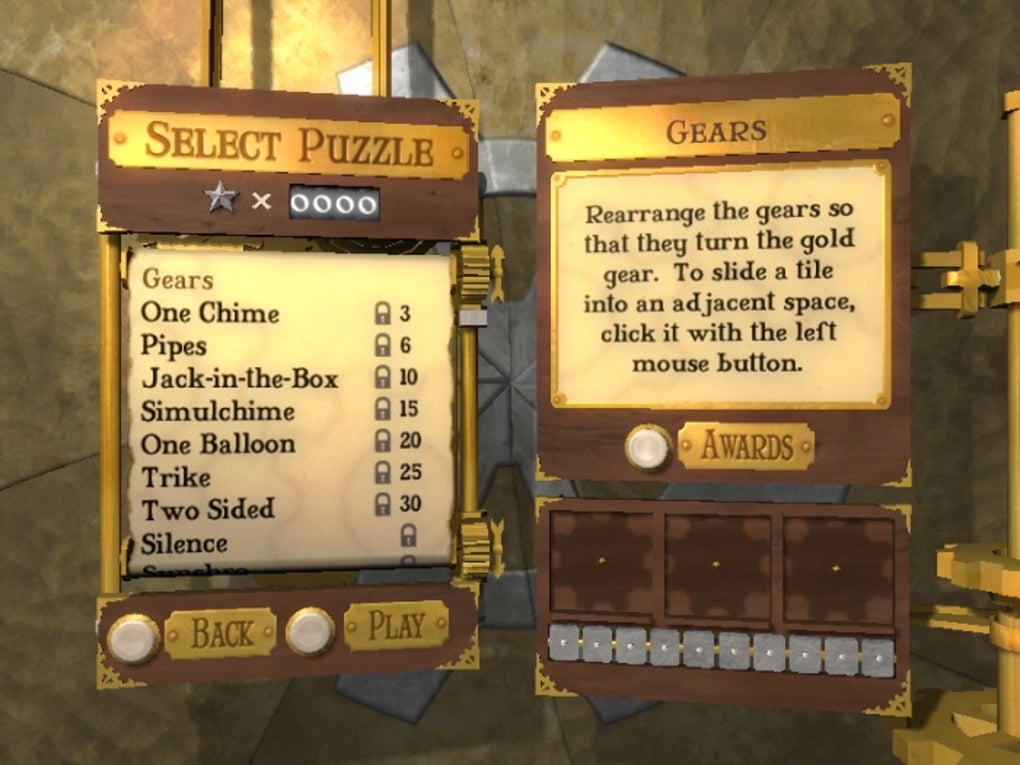The height and width of the screenshot is (765, 1020).
Task: Select the Gears puzzle
Action: click(x=177, y=279)
